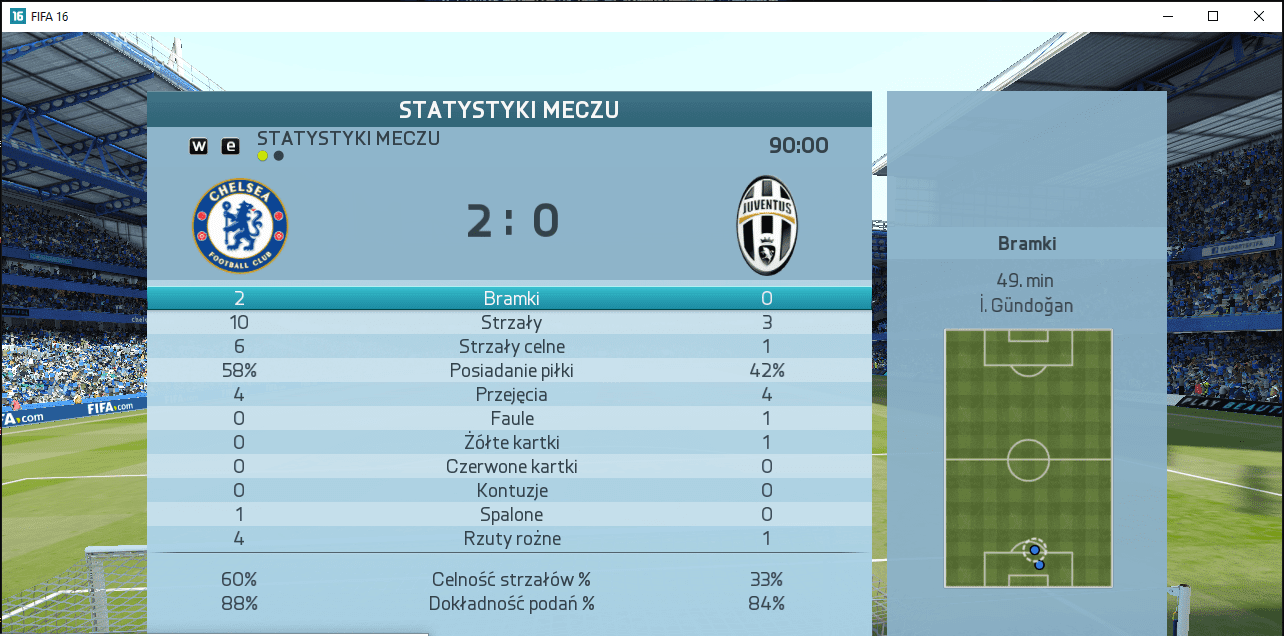Click the yellow first-page dot indicator
1284x636 pixels.
tap(262, 156)
